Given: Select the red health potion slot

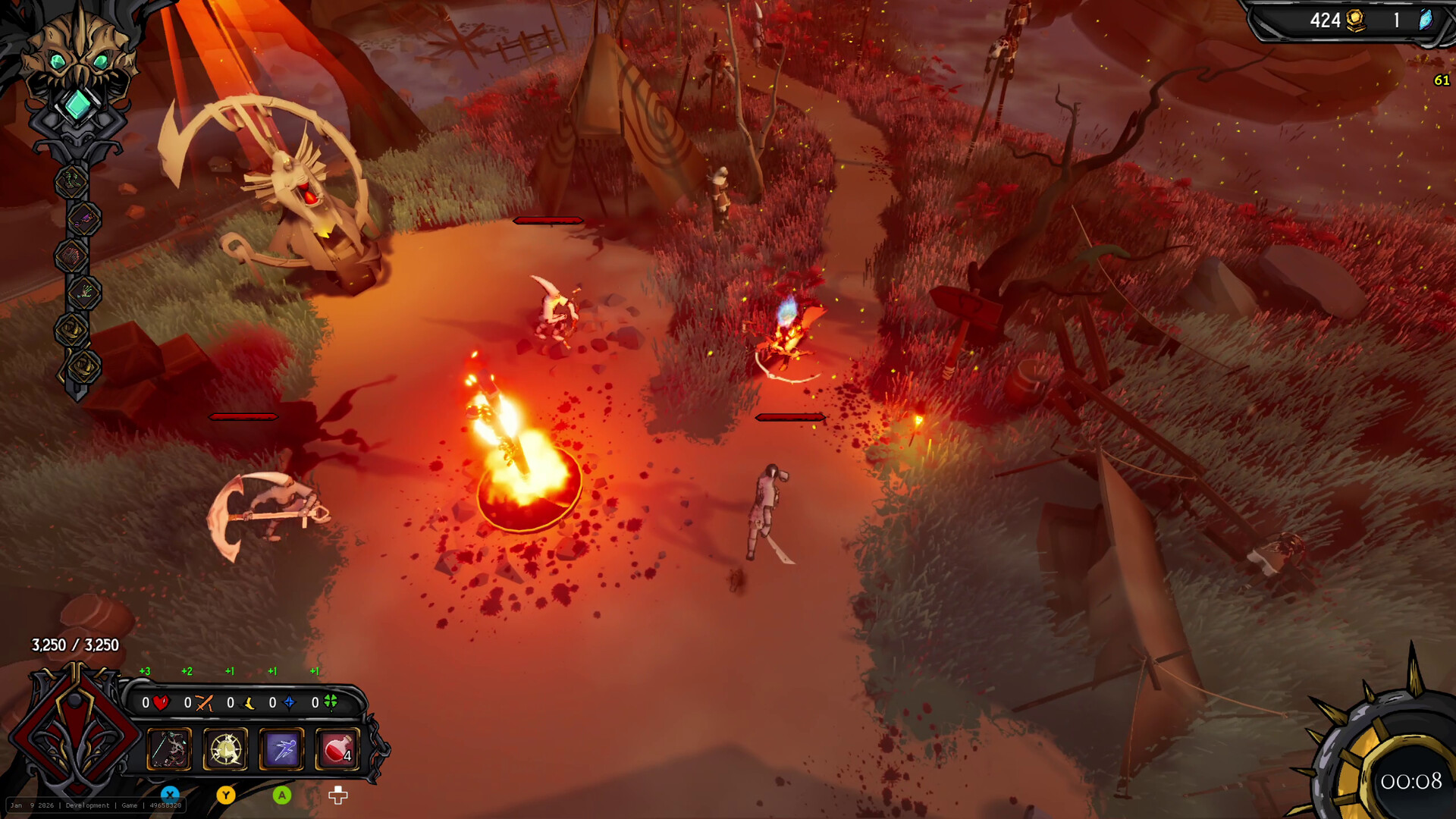Looking at the screenshot, I should click(337, 749).
